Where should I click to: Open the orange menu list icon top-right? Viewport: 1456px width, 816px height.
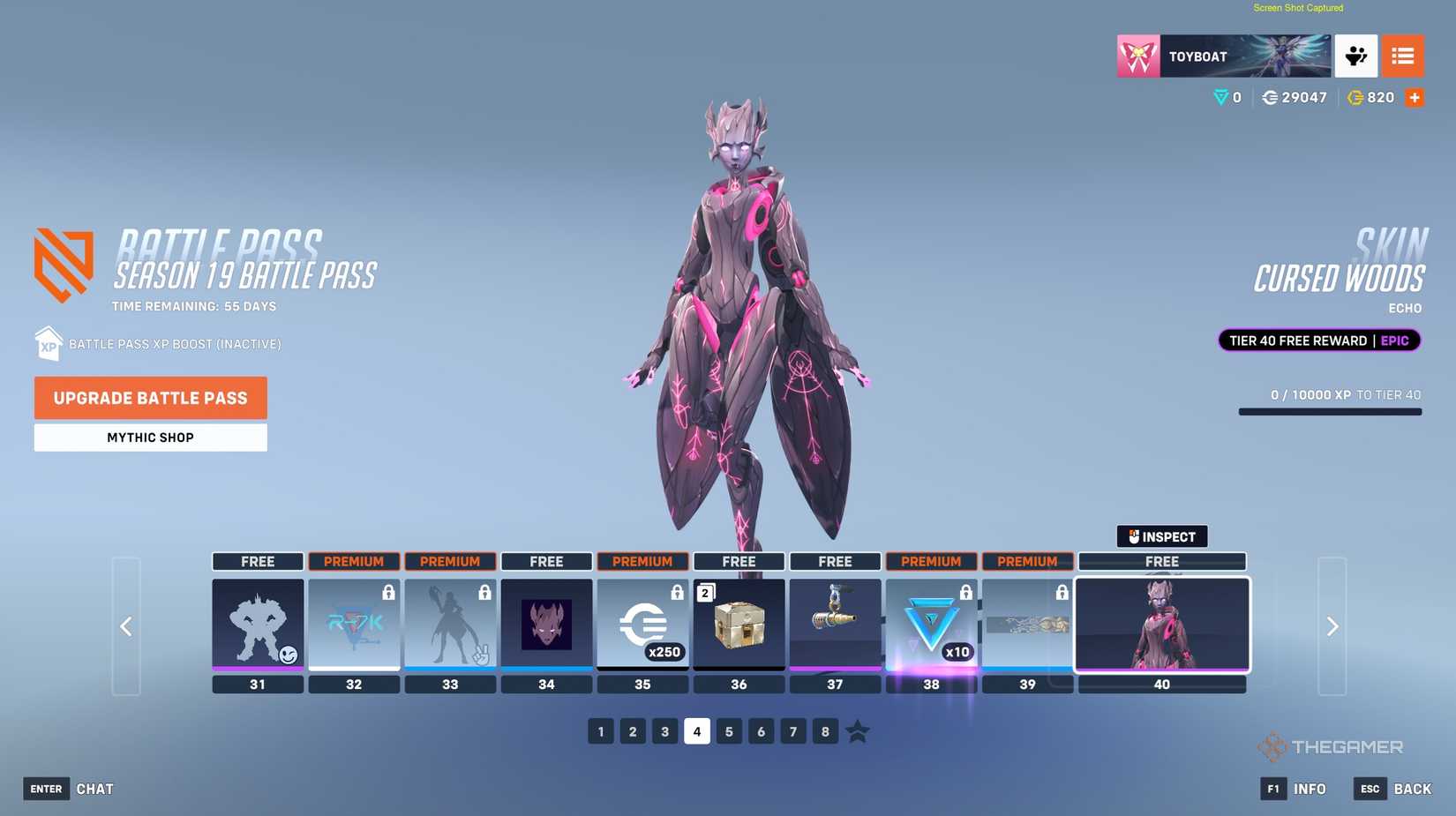pyautogui.click(x=1402, y=56)
